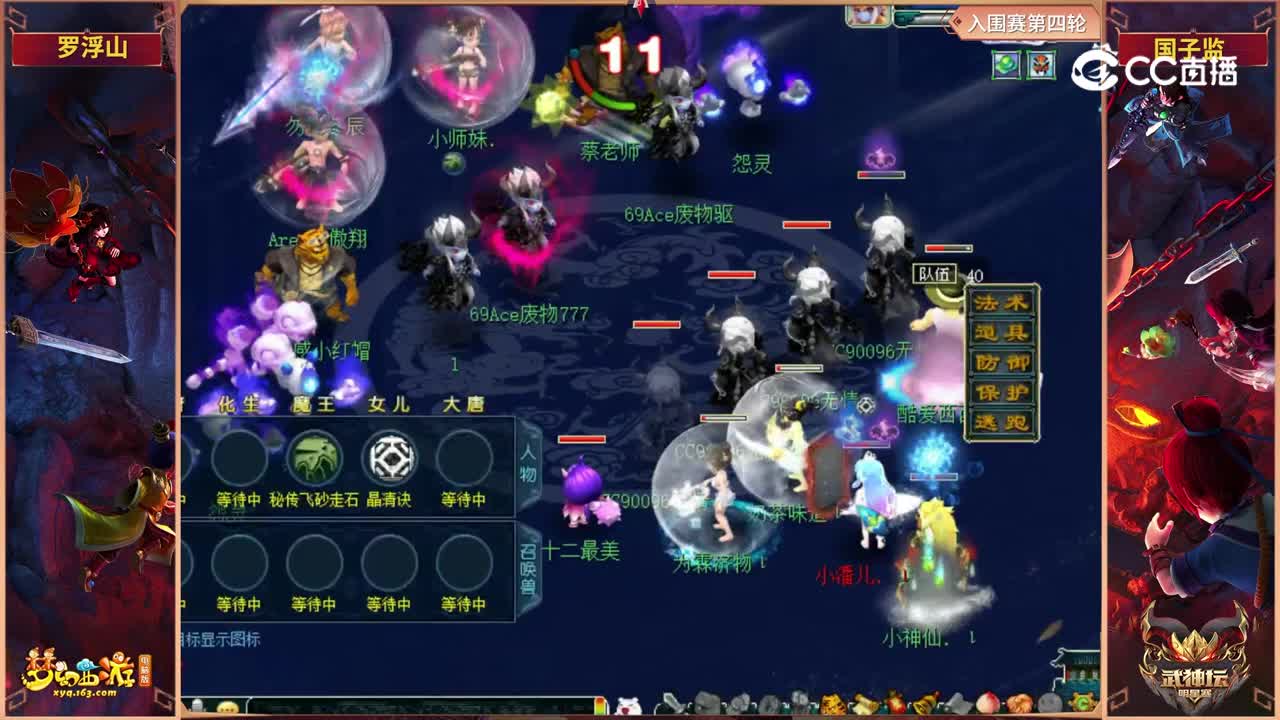Enable the 防御 defend option
1280x720 pixels.
1001,362
